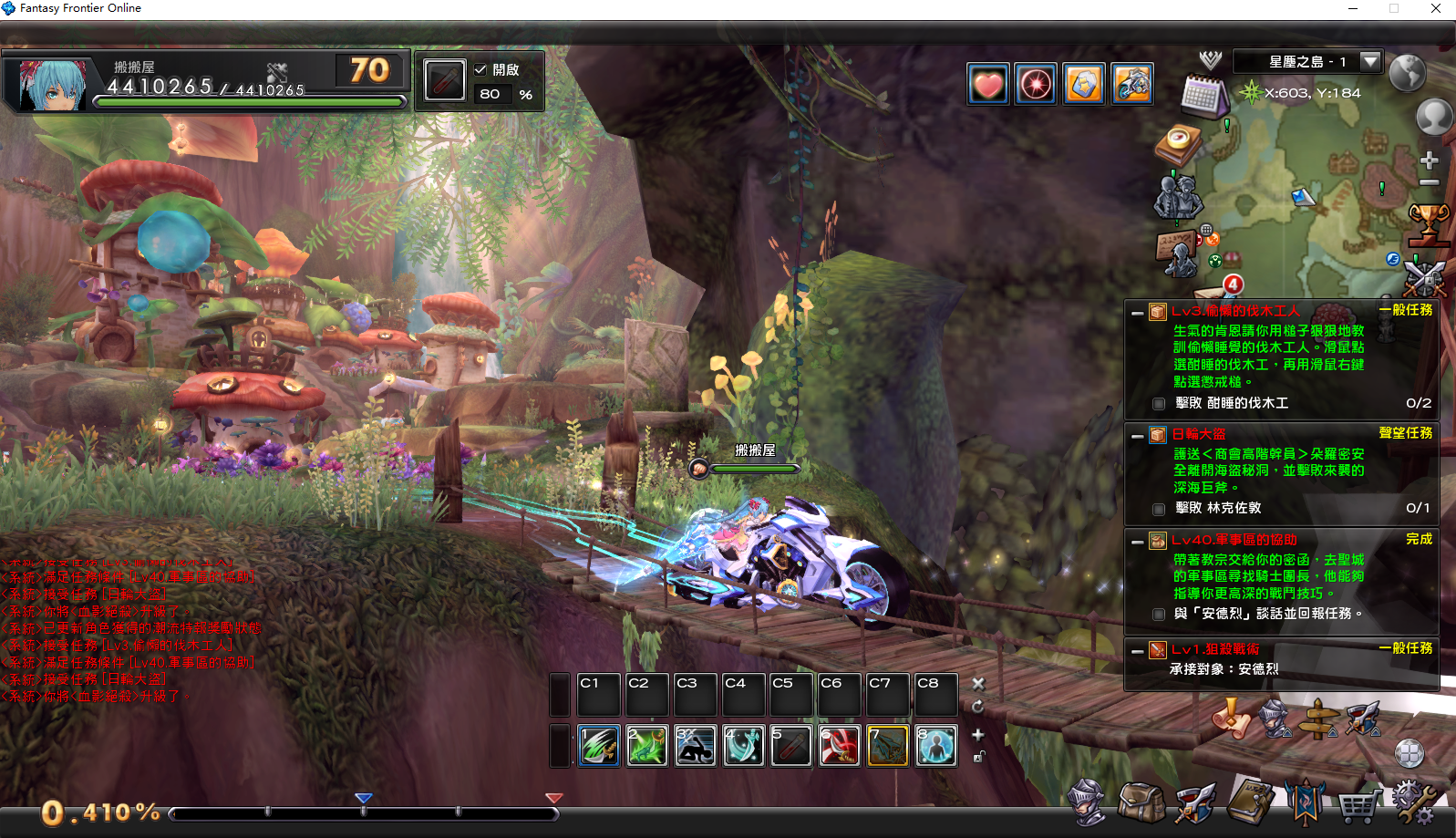Use the red potion vial in slot 5
1456x838 pixels.
[791, 746]
